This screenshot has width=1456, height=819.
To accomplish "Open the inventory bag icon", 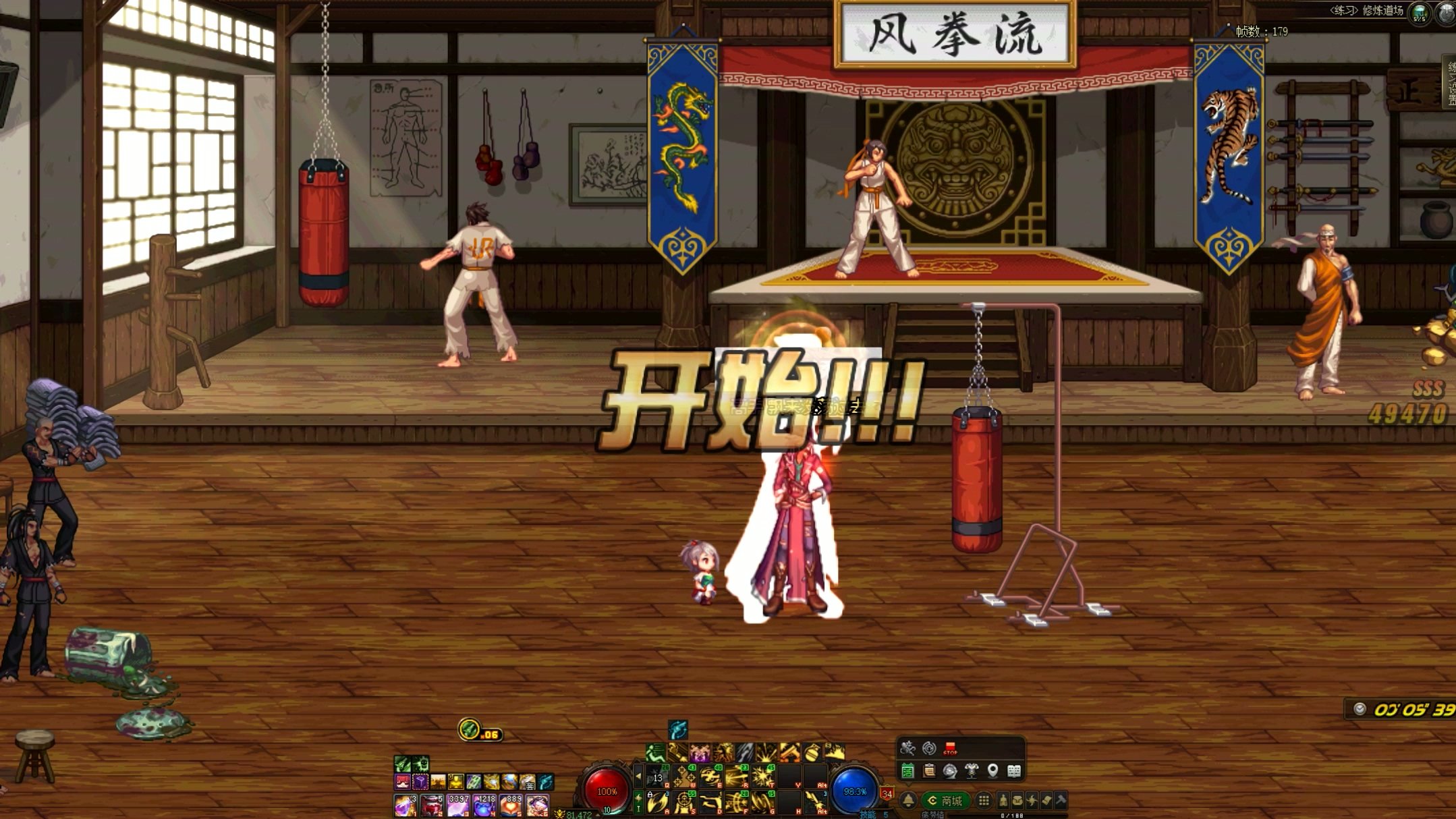I will coord(1019,802).
